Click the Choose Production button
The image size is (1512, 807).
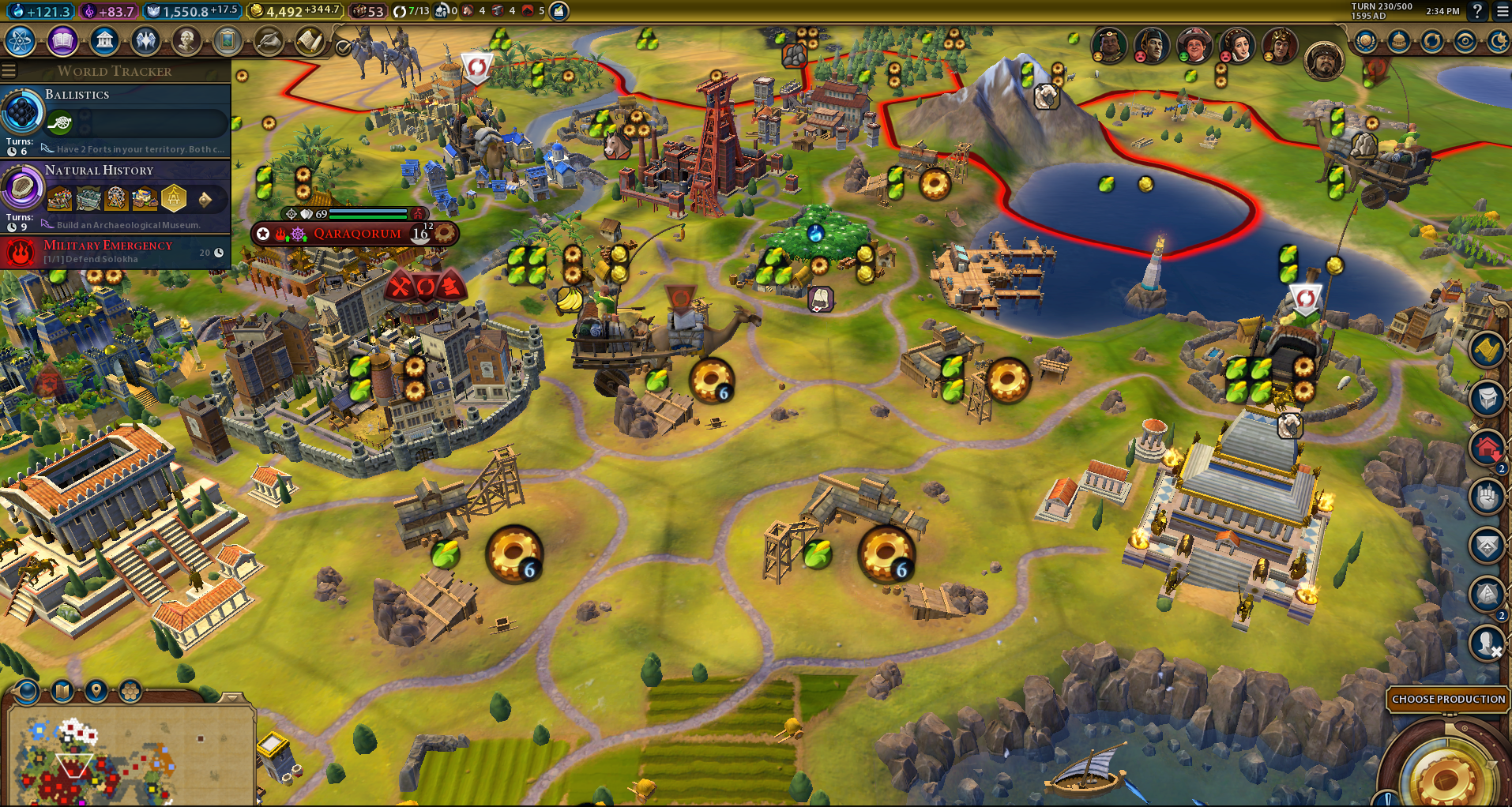(1448, 700)
